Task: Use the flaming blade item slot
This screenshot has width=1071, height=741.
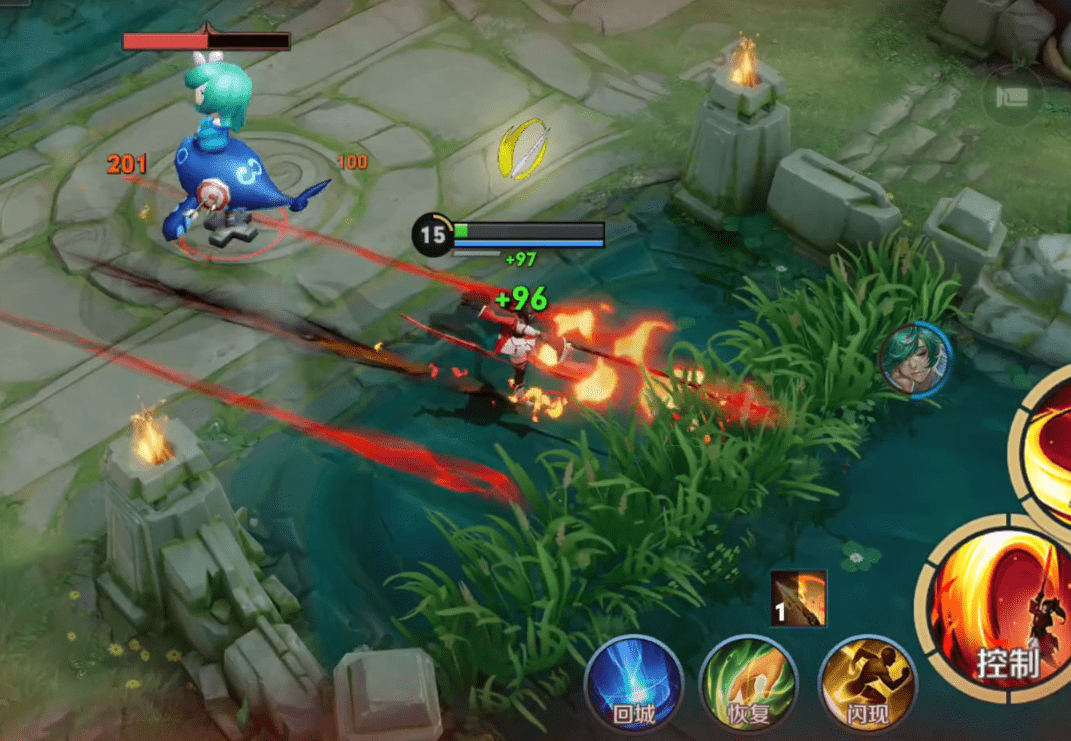Action: pyautogui.click(x=799, y=598)
